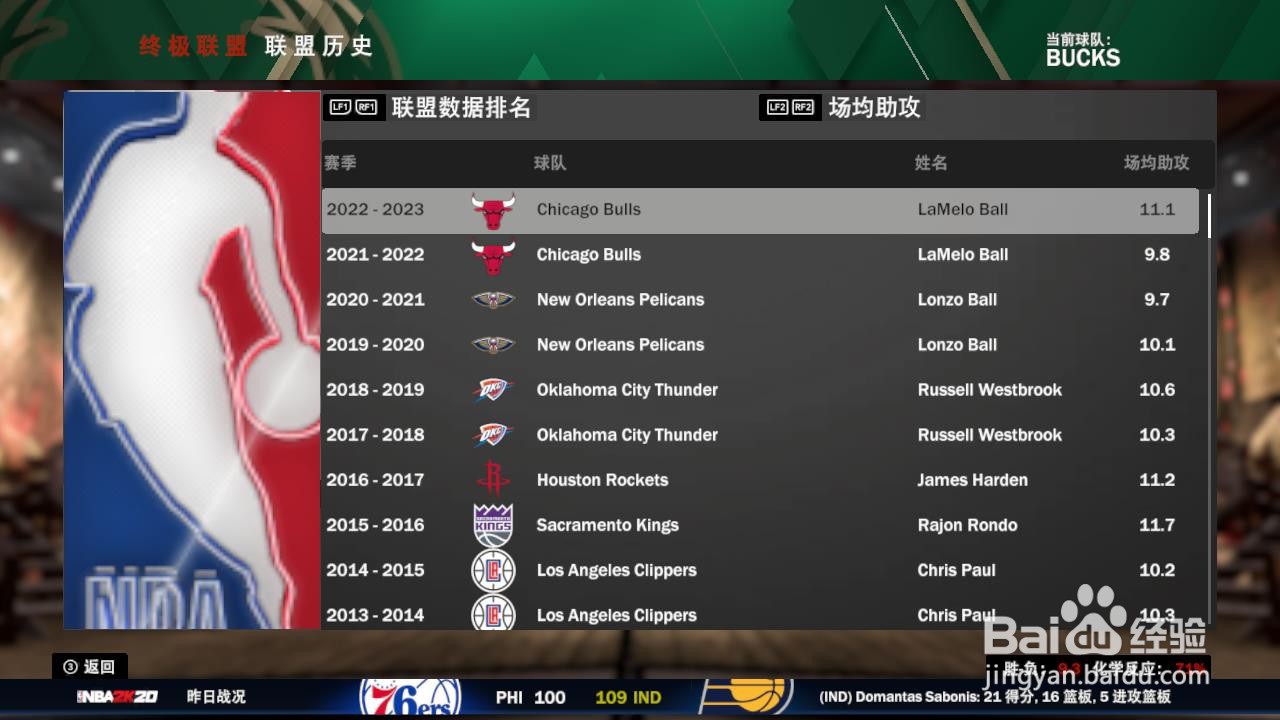The height and width of the screenshot is (720, 1280).
Task: Click the Los Angeles Clippers logo
Action: pyautogui.click(x=494, y=569)
